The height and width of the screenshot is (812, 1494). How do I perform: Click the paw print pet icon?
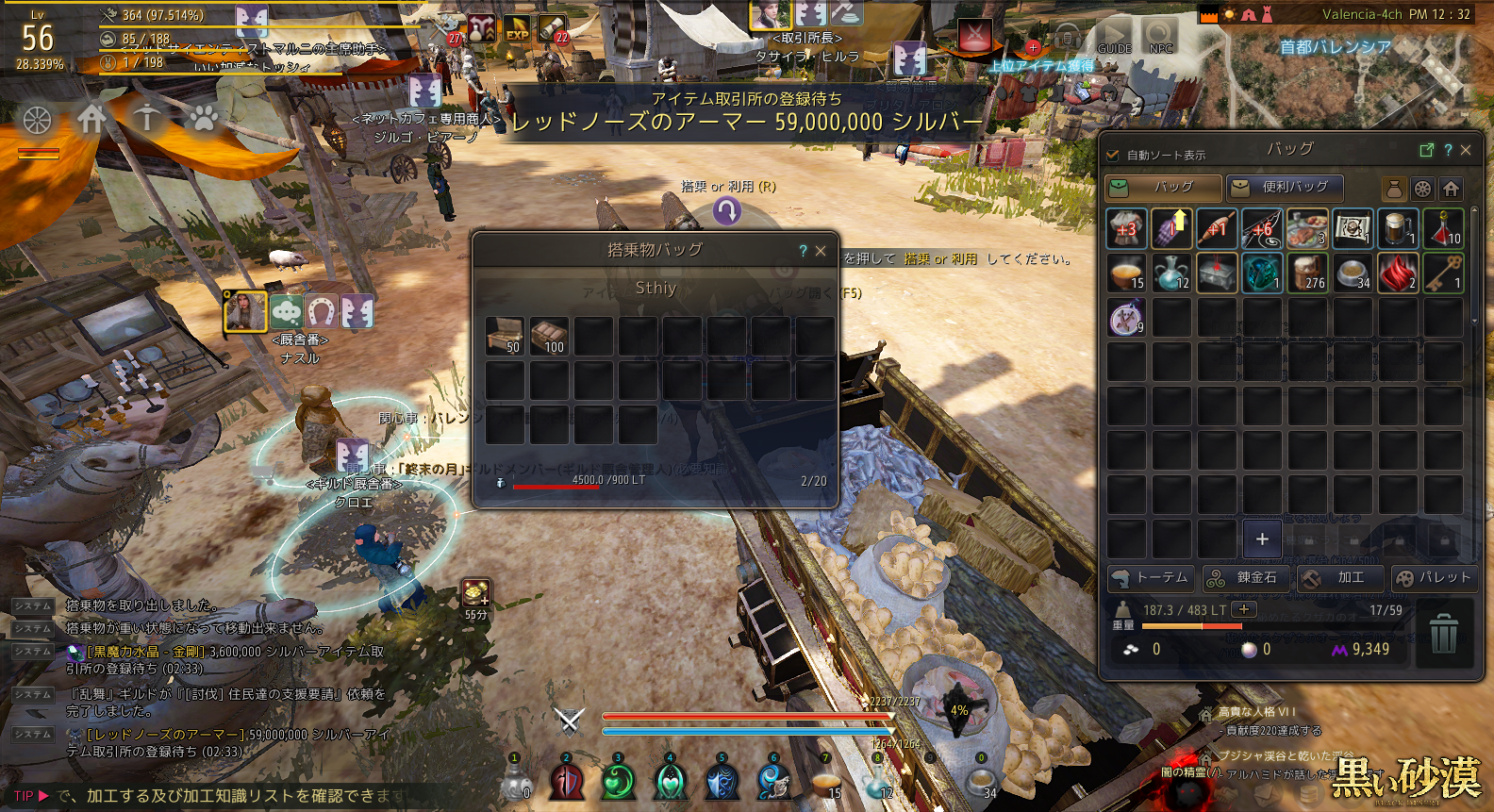tap(203, 118)
